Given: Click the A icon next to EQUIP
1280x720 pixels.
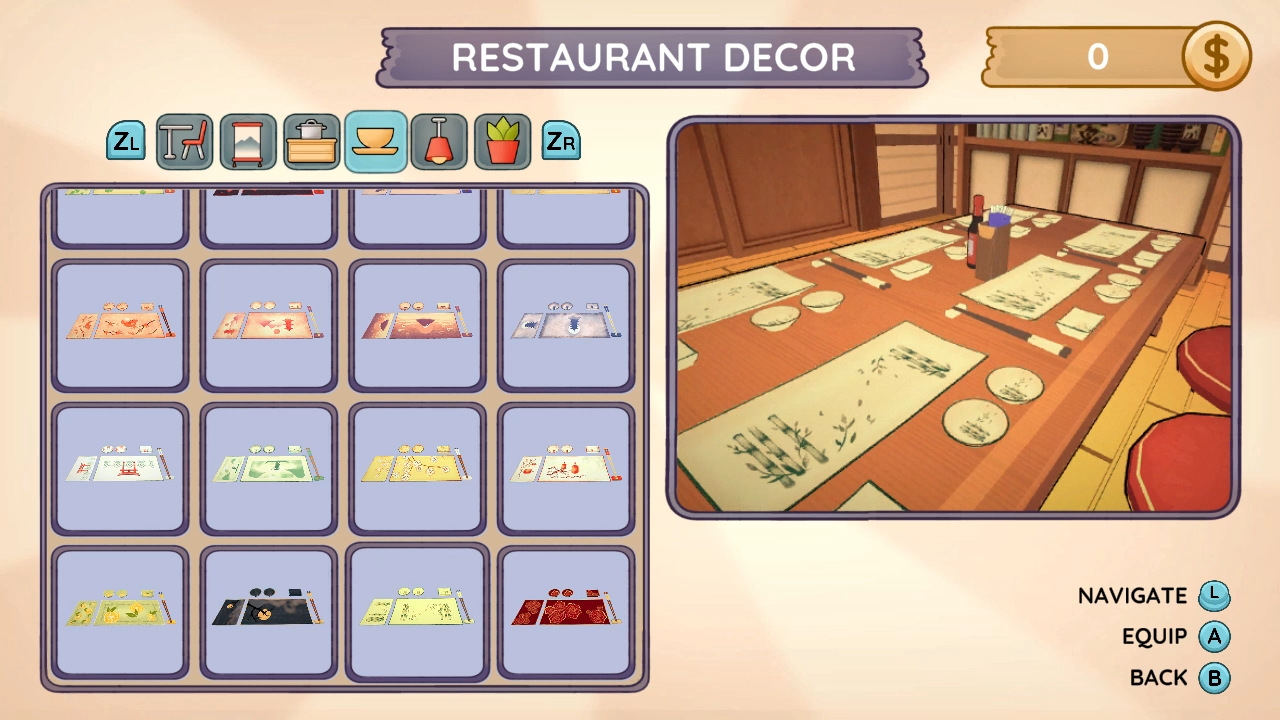Looking at the screenshot, I should click(1213, 636).
